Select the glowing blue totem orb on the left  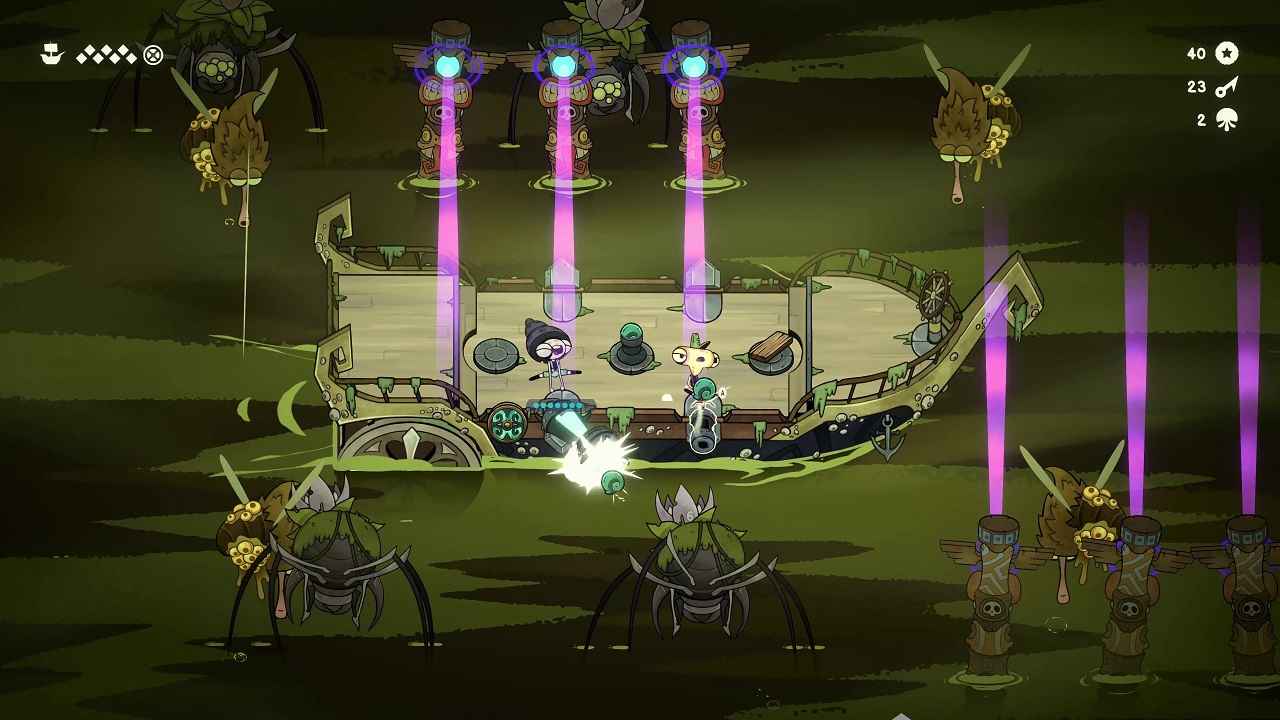[446, 63]
